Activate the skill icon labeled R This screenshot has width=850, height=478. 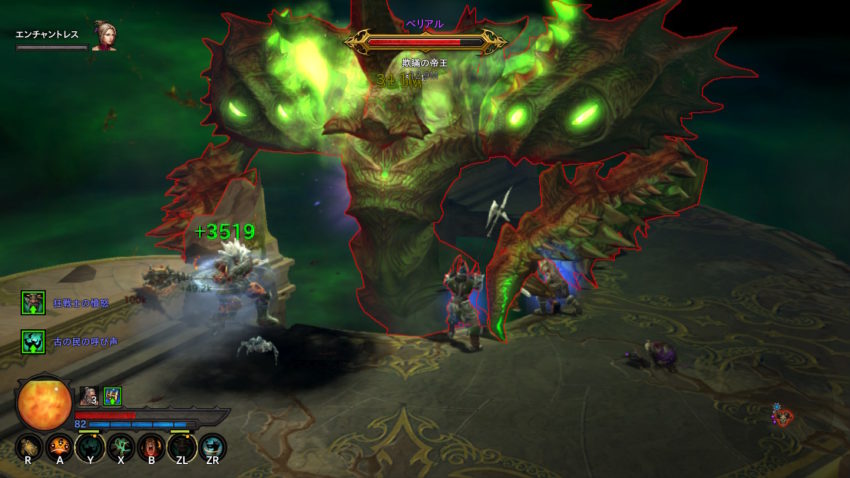pyautogui.click(x=28, y=446)
